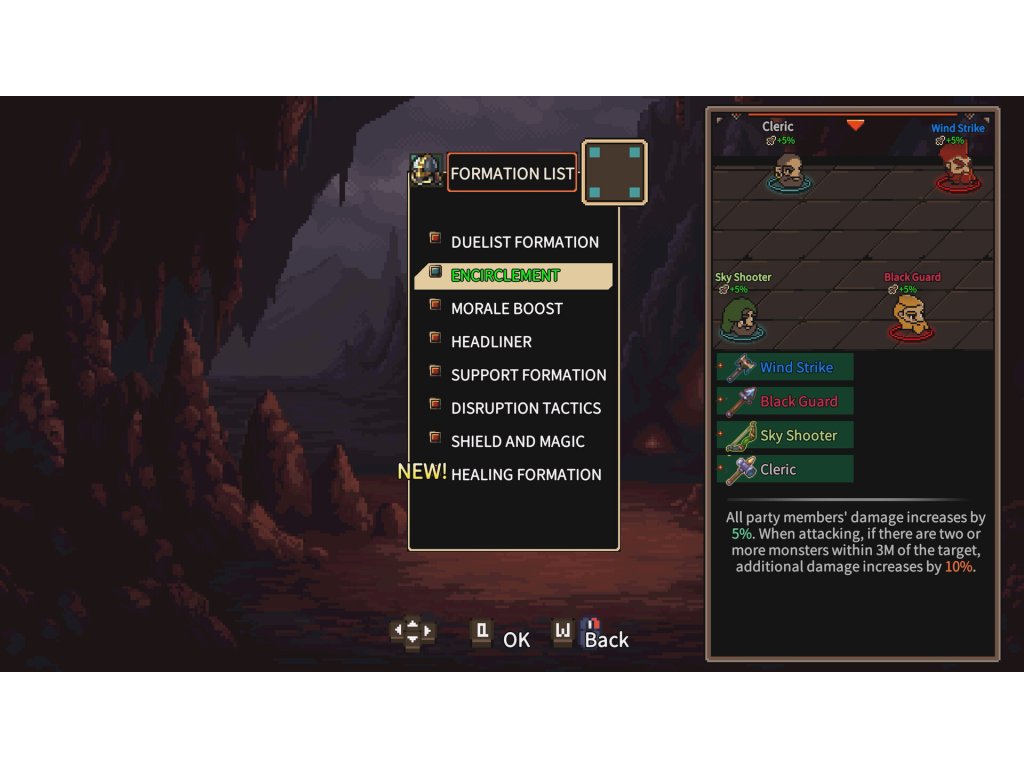This screenshot has height=768, width=1024.
Task: Select the Black Guard unit on the grid
Action: 911,316
